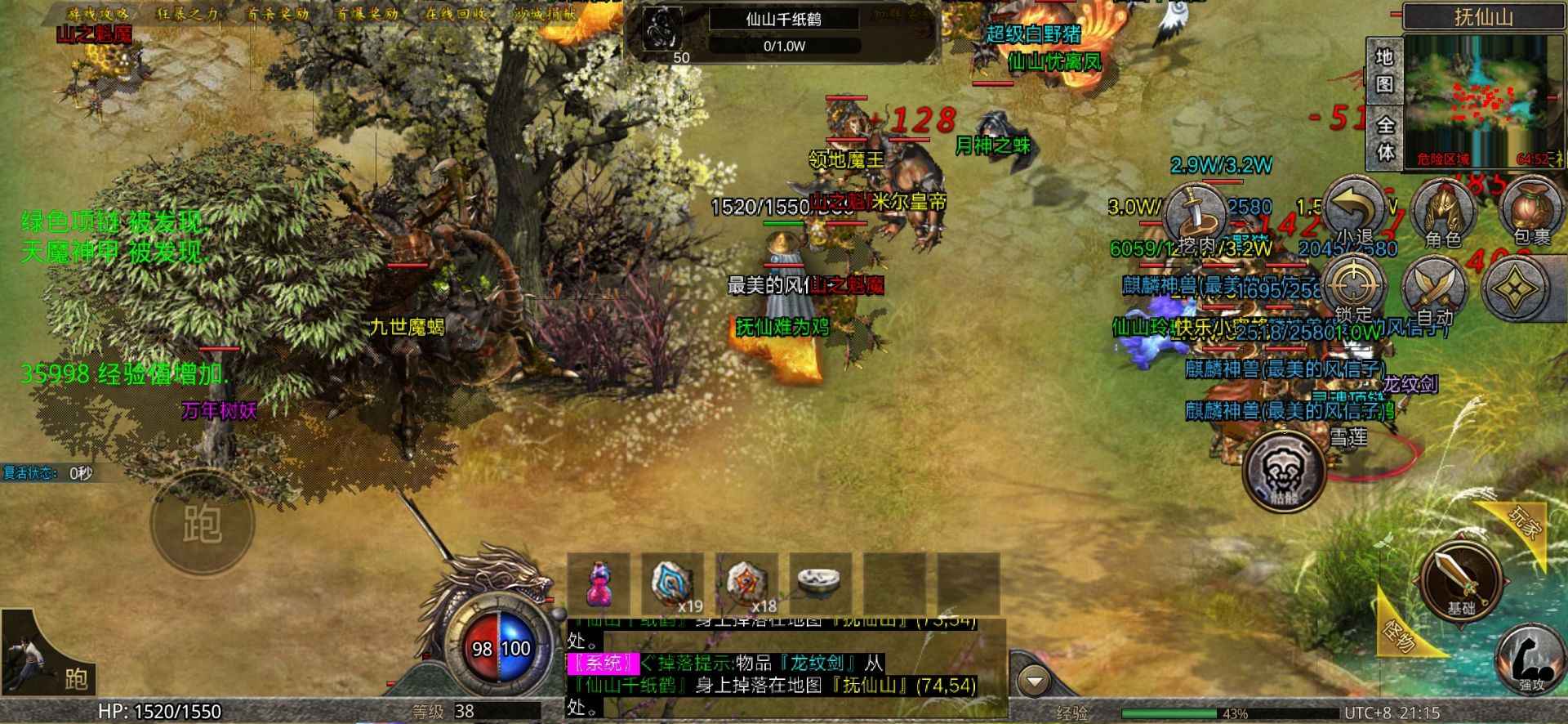Open the 包裹 inventory bag

point(1531,212)
